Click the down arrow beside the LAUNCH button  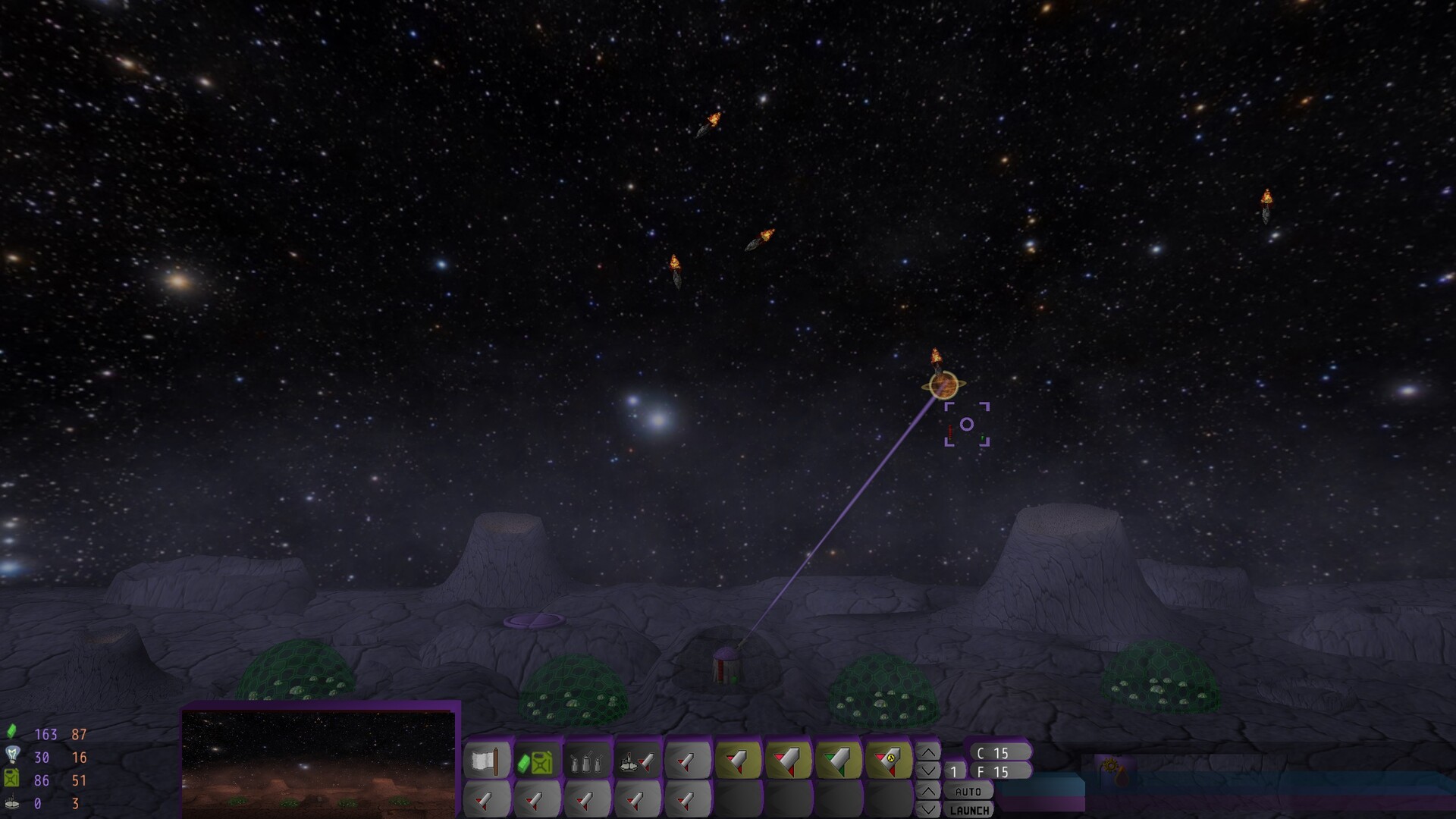click(927, 810)
